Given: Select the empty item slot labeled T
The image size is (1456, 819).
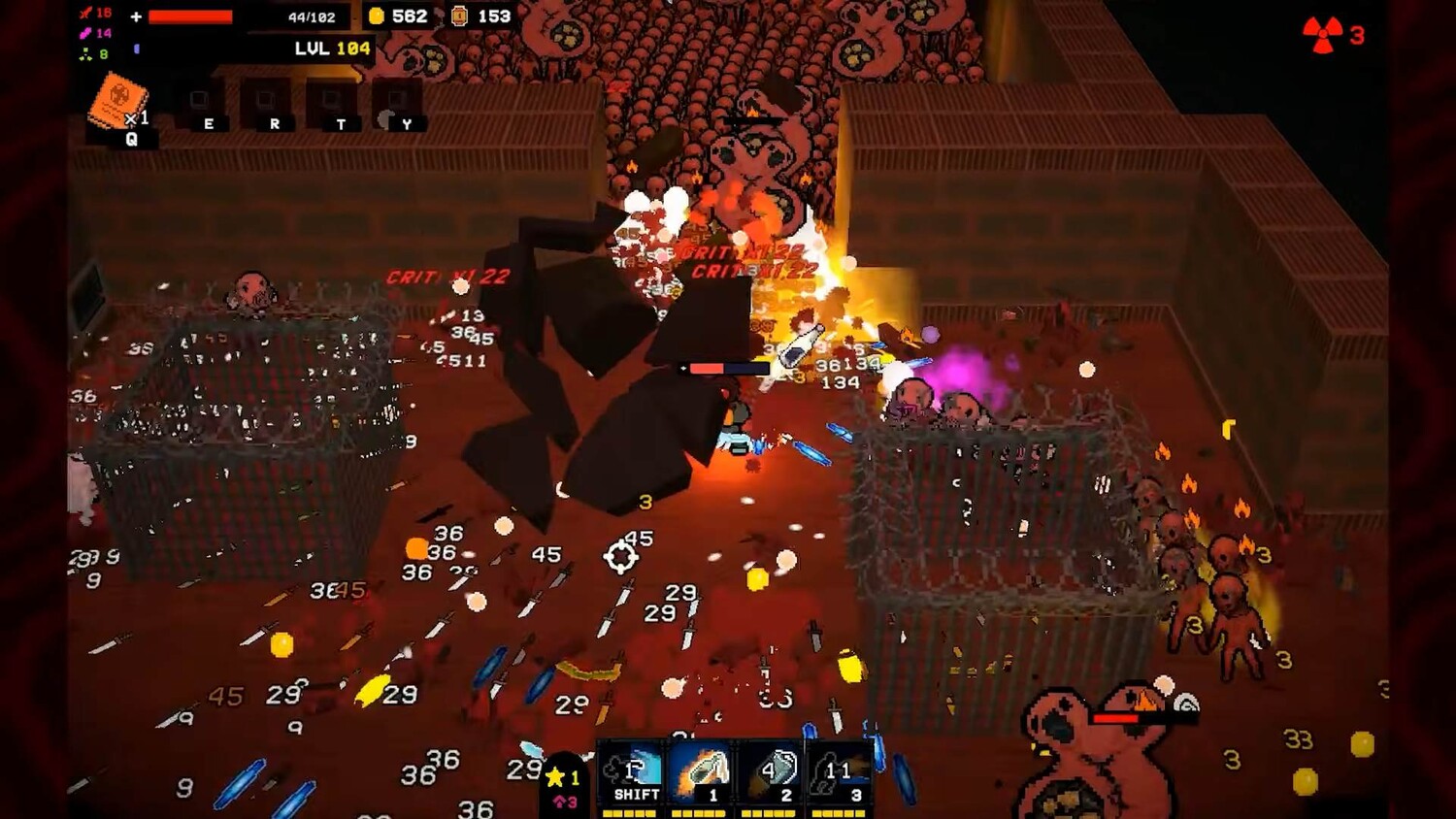Looking at the screenshot, I should (332, 103).
